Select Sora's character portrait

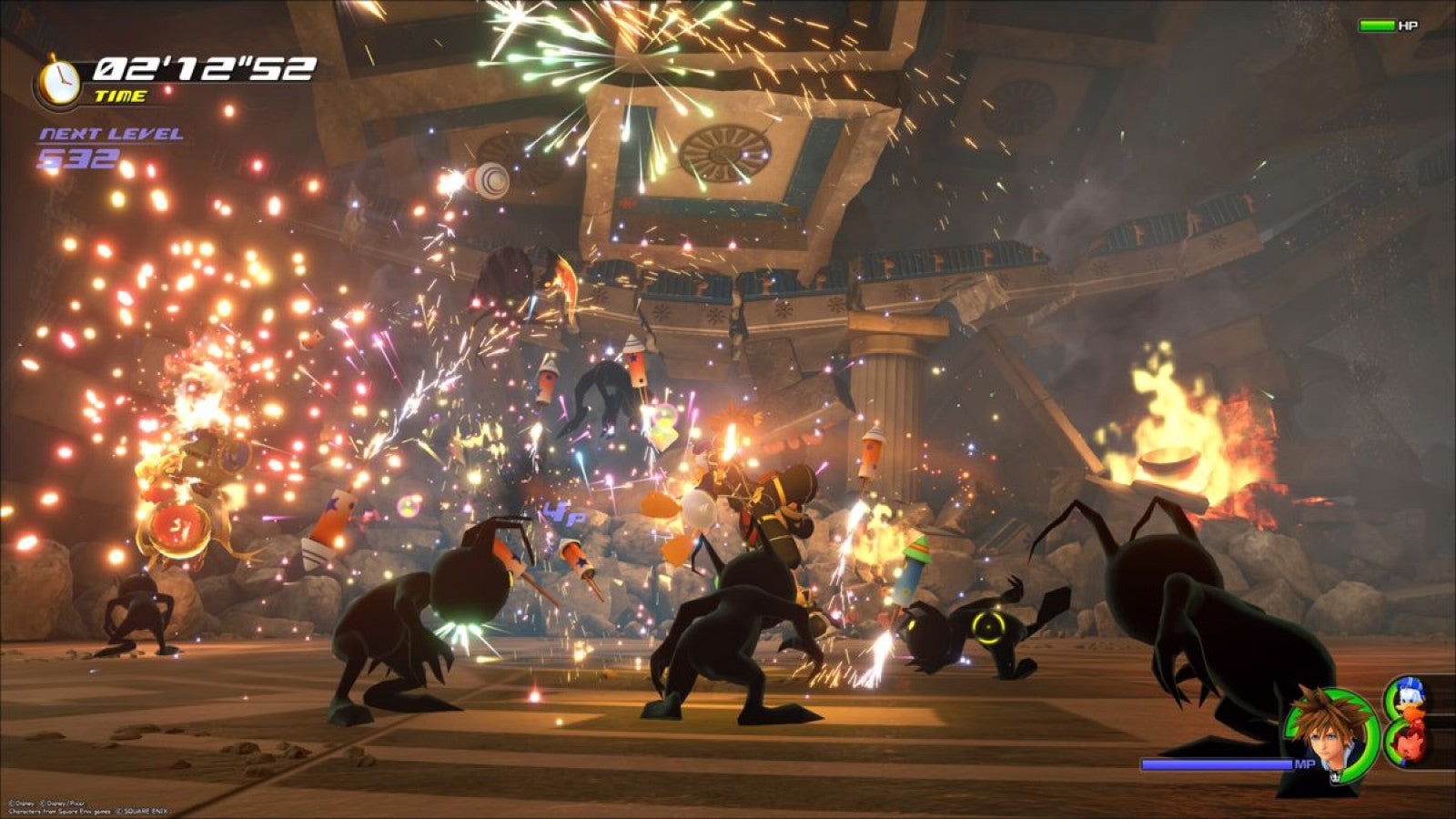[1326, 732]
